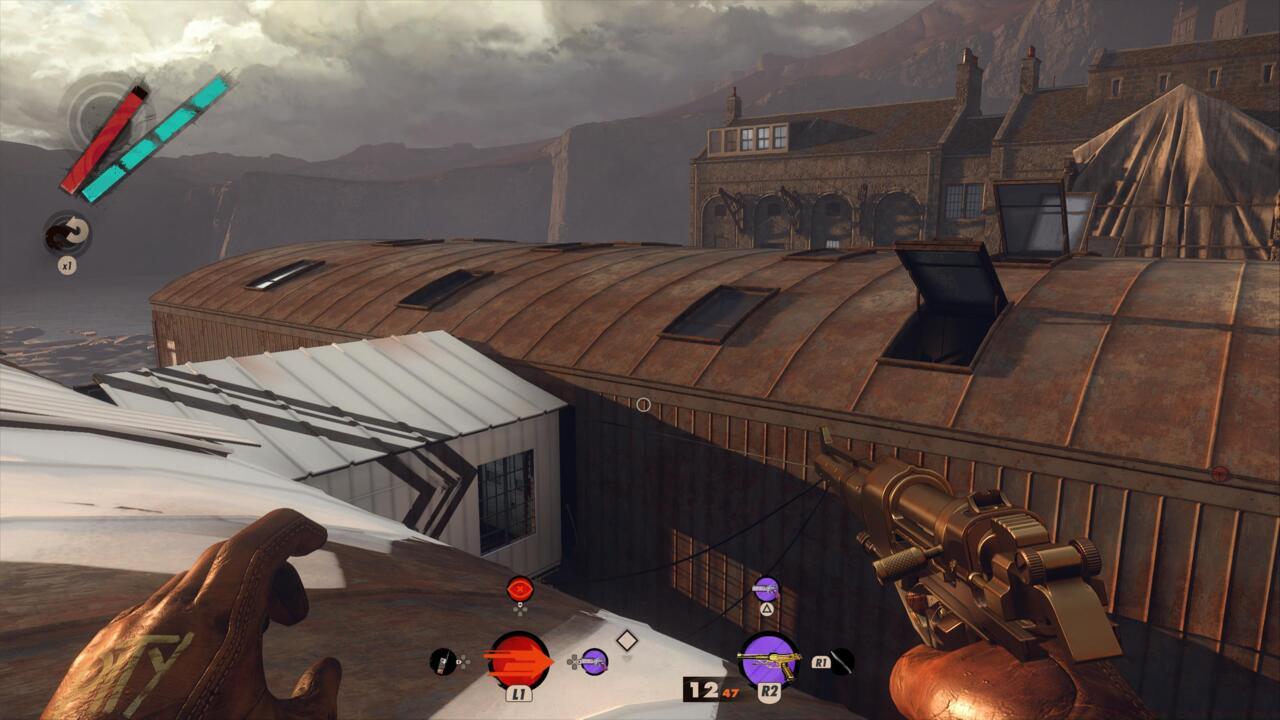This screenshot has height=720, width=1280.
Task: Click the equipped gold gun weapon icon
Action: pyautogui.click(x=768, y=661)
